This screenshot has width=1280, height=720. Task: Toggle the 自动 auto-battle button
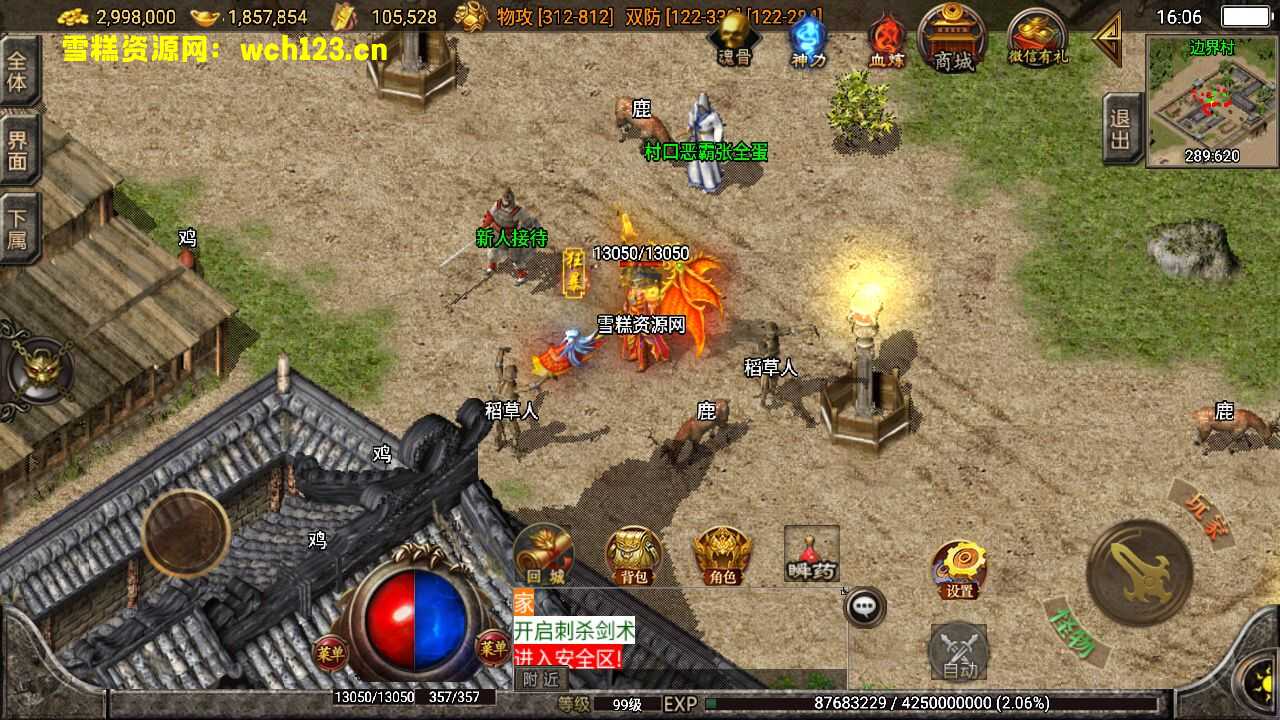pyautogui.click(x=959, y=652)
